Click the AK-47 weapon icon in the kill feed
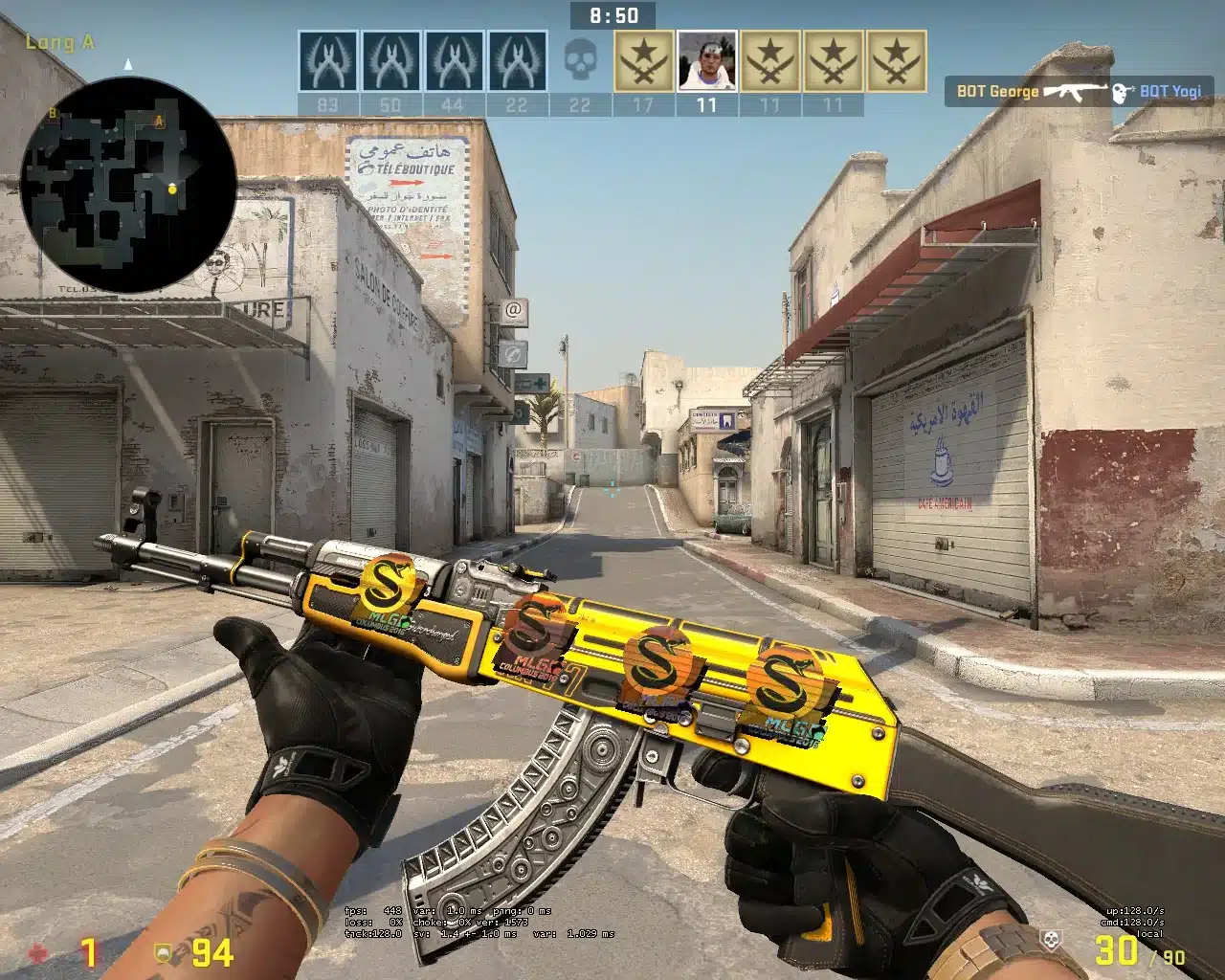Viewport: 1225px width, 980px height. [x=1076, y=91]
